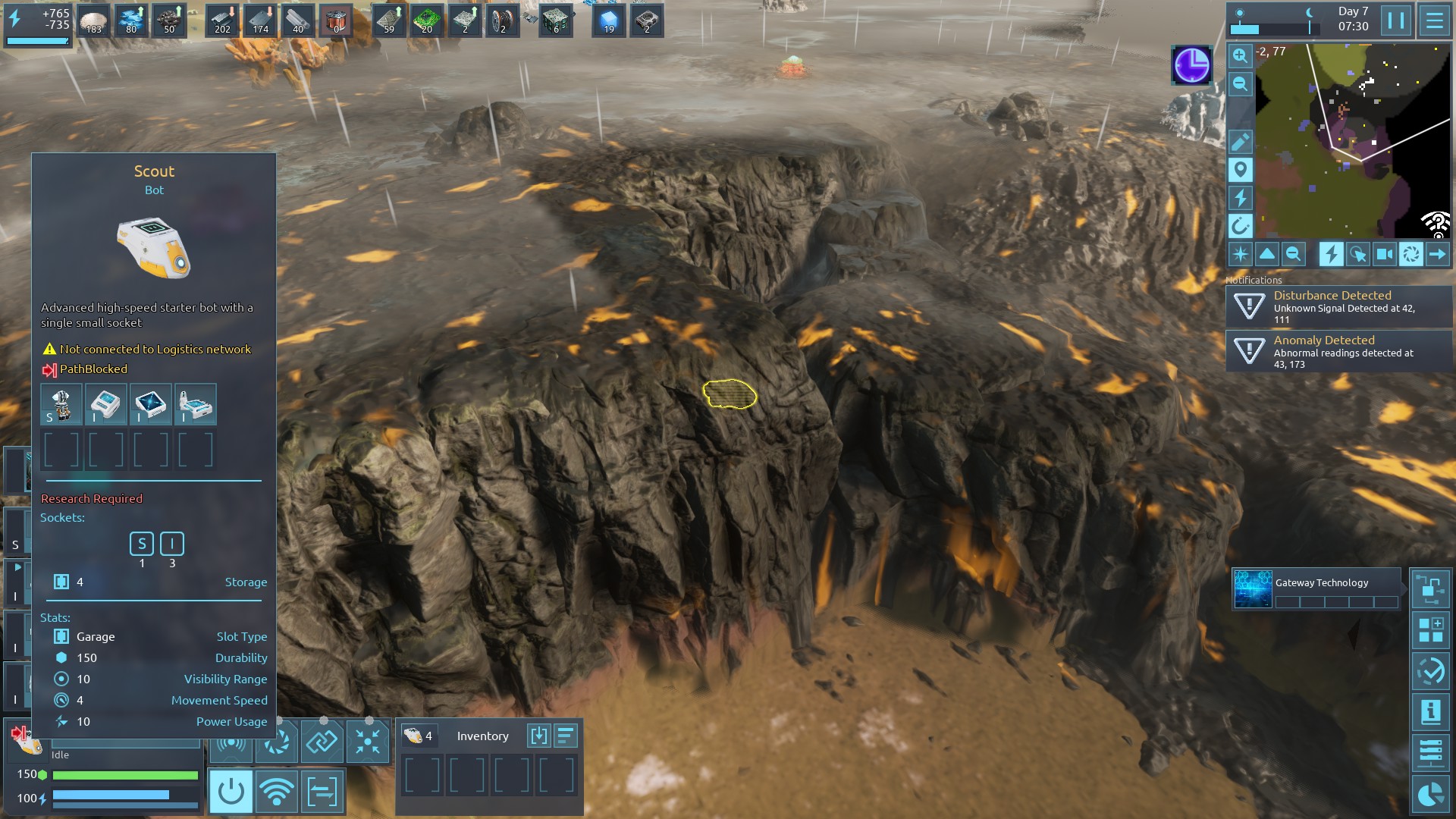Viewport: 1456px width, 819px height.
Task: Open the pie chart statistics button
Action: click(1430, 794)
